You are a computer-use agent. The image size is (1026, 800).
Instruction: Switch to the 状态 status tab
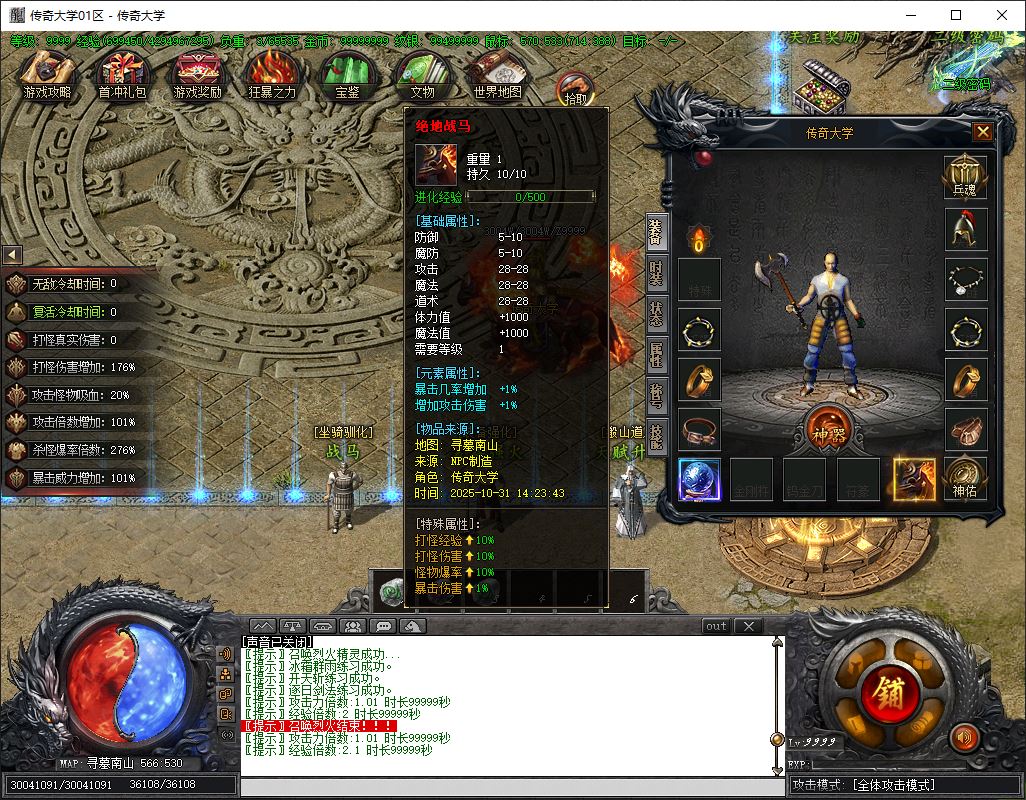coord(656,315)
